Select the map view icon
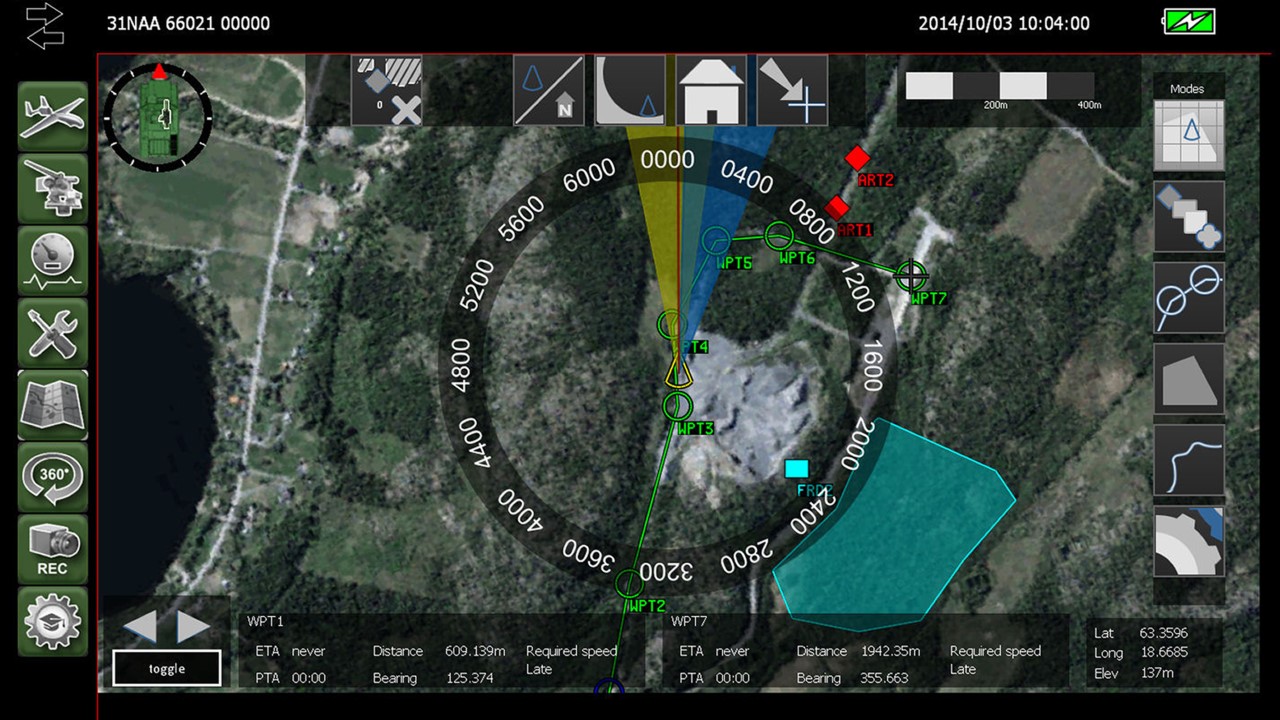 tap(52, 404)
